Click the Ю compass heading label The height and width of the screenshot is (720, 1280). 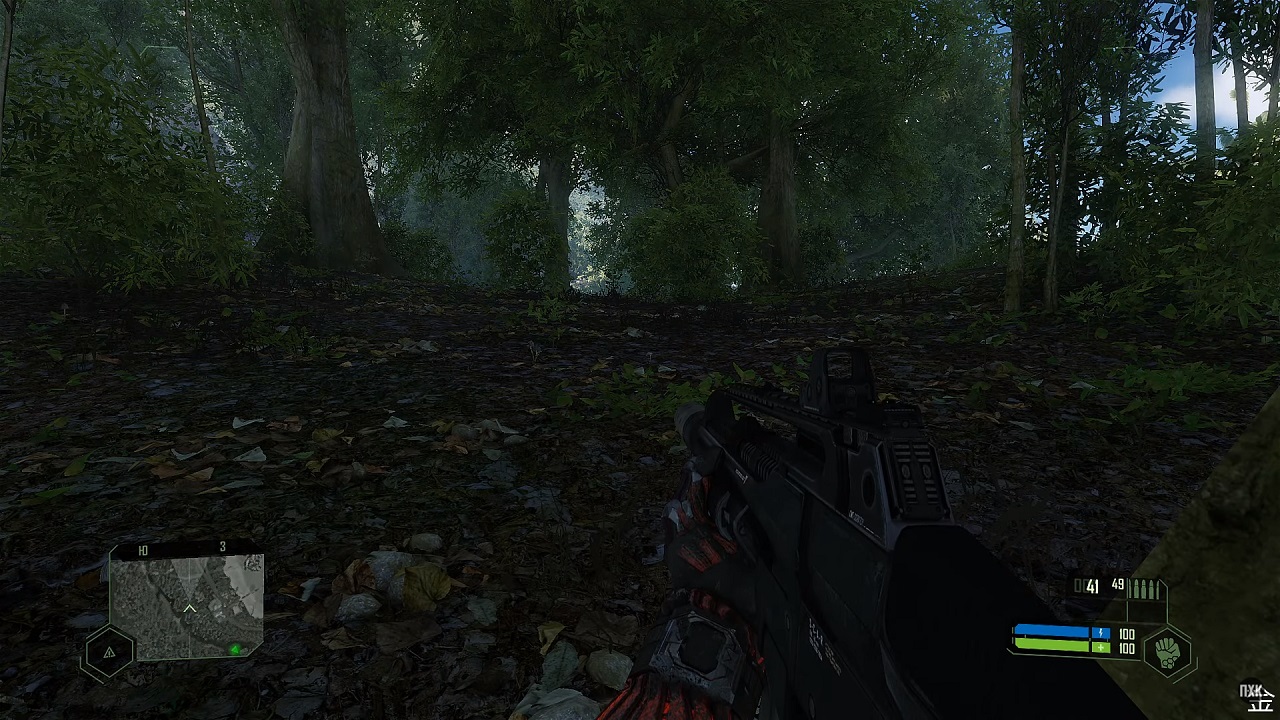tap(144, 548)
